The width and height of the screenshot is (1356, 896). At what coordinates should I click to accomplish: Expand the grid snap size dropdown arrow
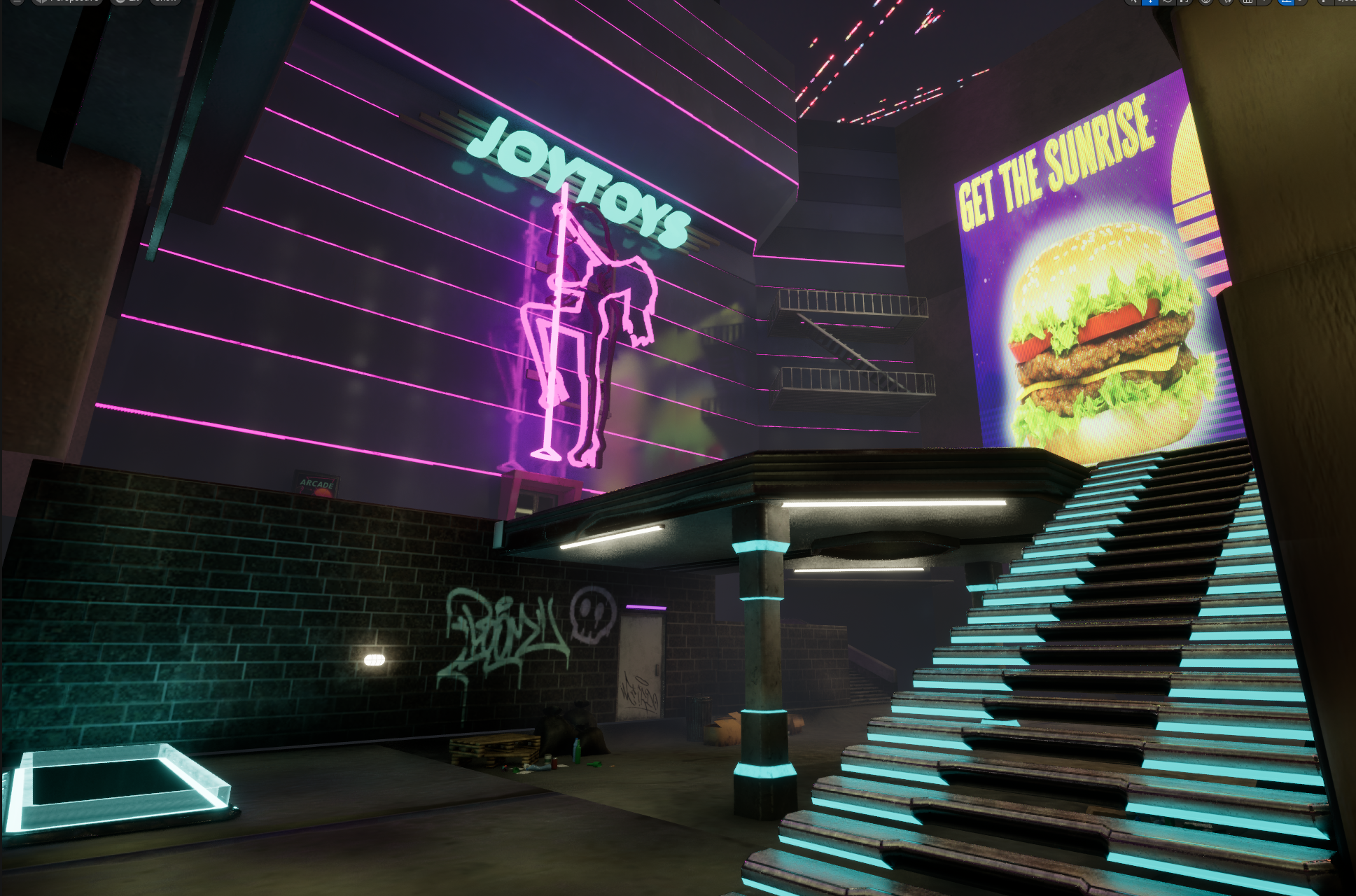(x=1264, y=3)
